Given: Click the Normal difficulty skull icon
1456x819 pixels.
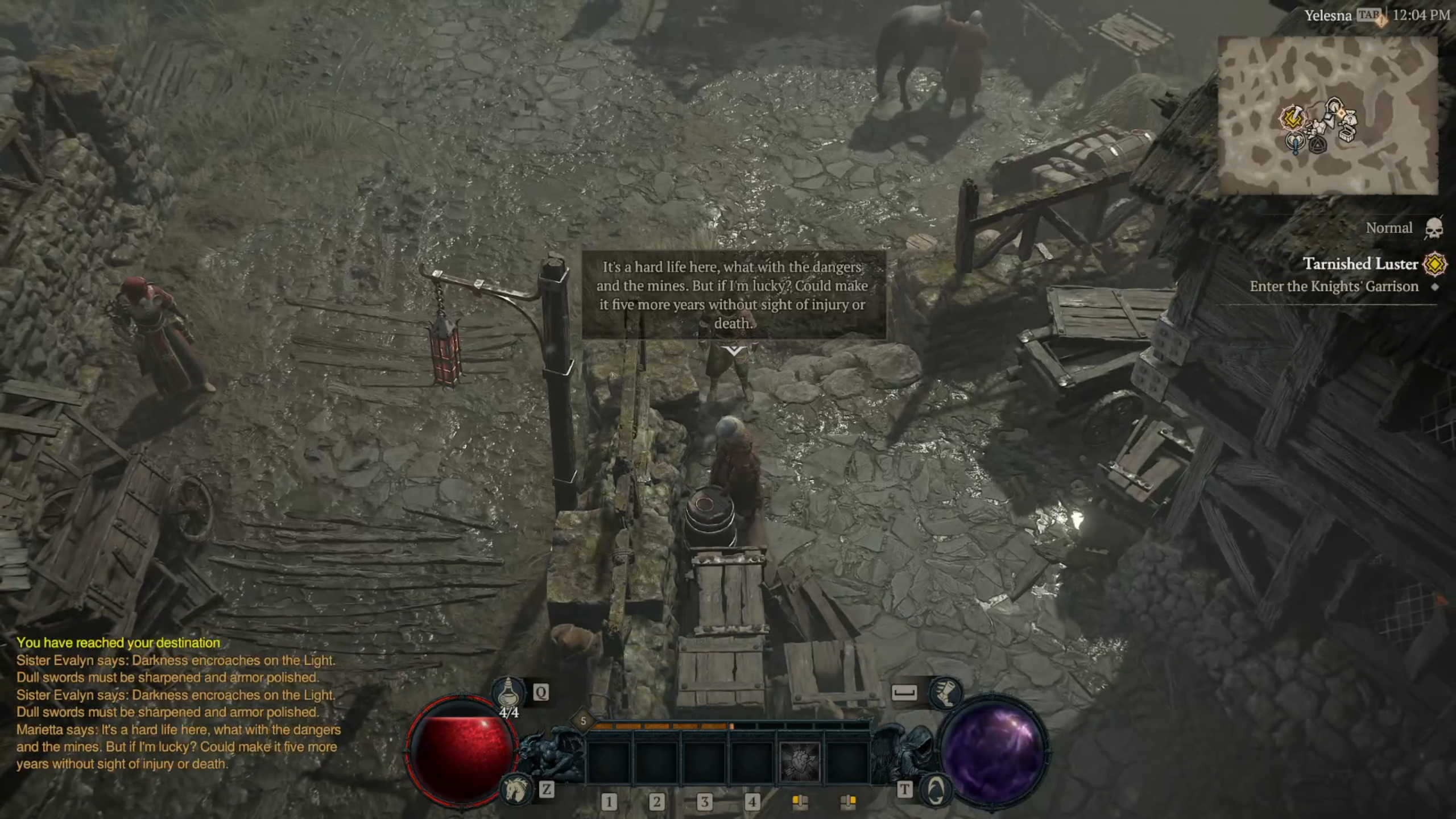Looking at the screenshot, I should (x=1434, y=228).
